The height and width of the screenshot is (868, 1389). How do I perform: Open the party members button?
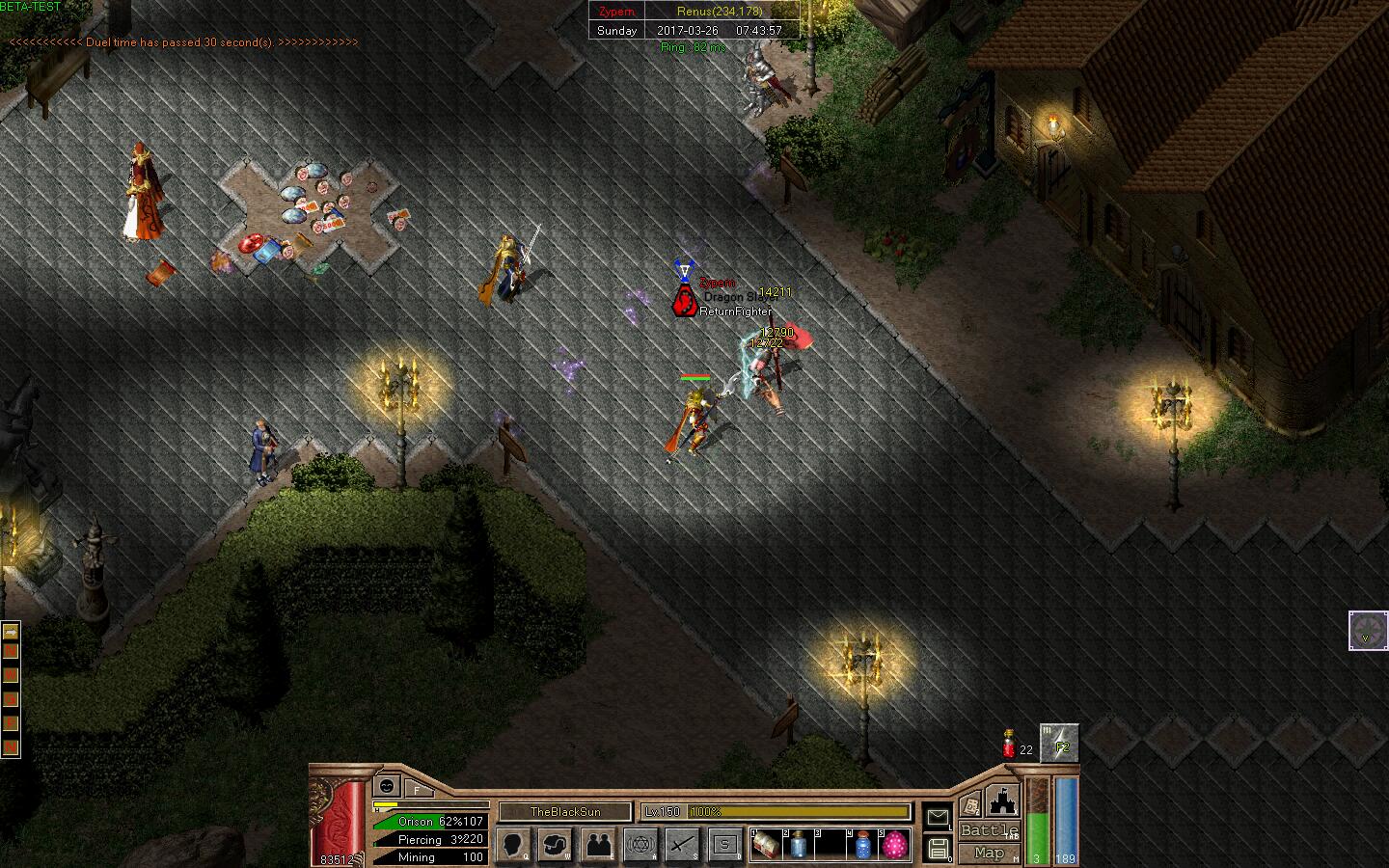tap(598, 844)
